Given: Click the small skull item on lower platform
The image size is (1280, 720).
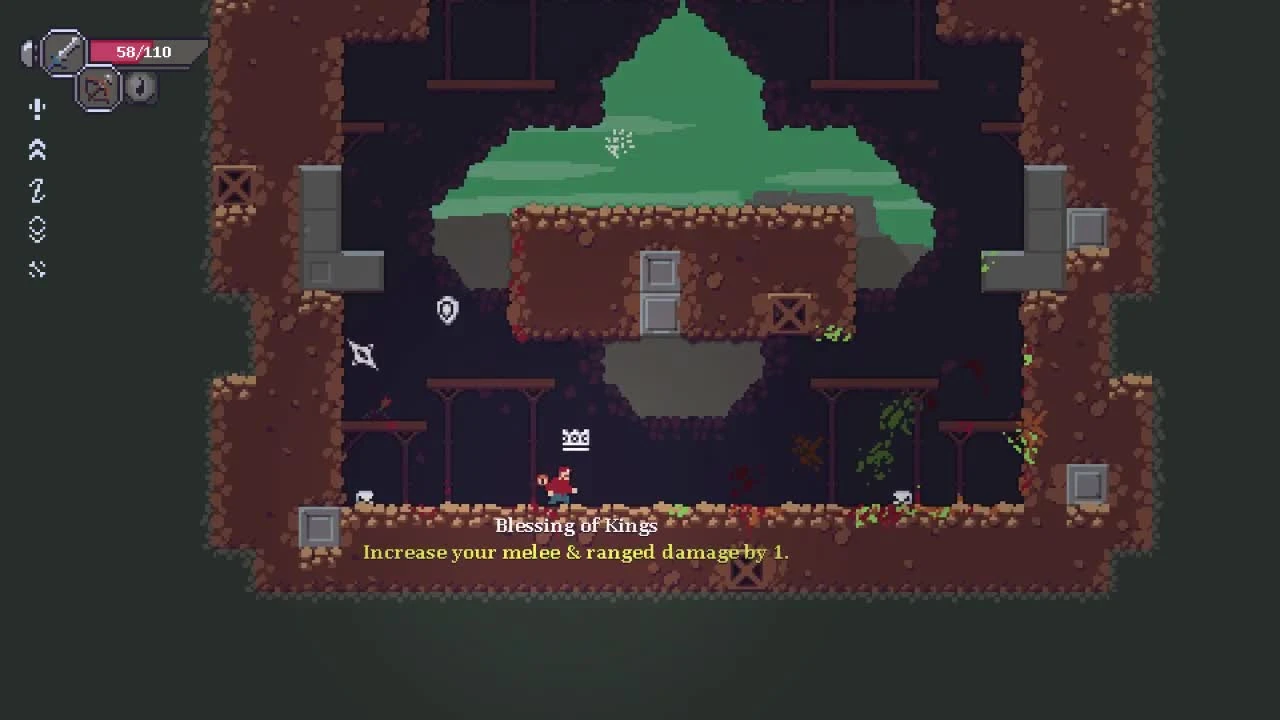Looking at the screenshot, I should 364,495.
